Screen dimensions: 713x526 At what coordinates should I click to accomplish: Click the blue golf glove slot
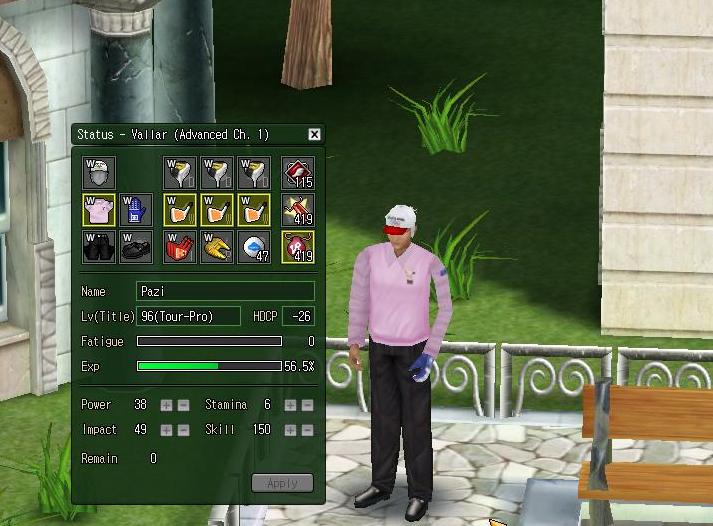[x=135, y=210]
